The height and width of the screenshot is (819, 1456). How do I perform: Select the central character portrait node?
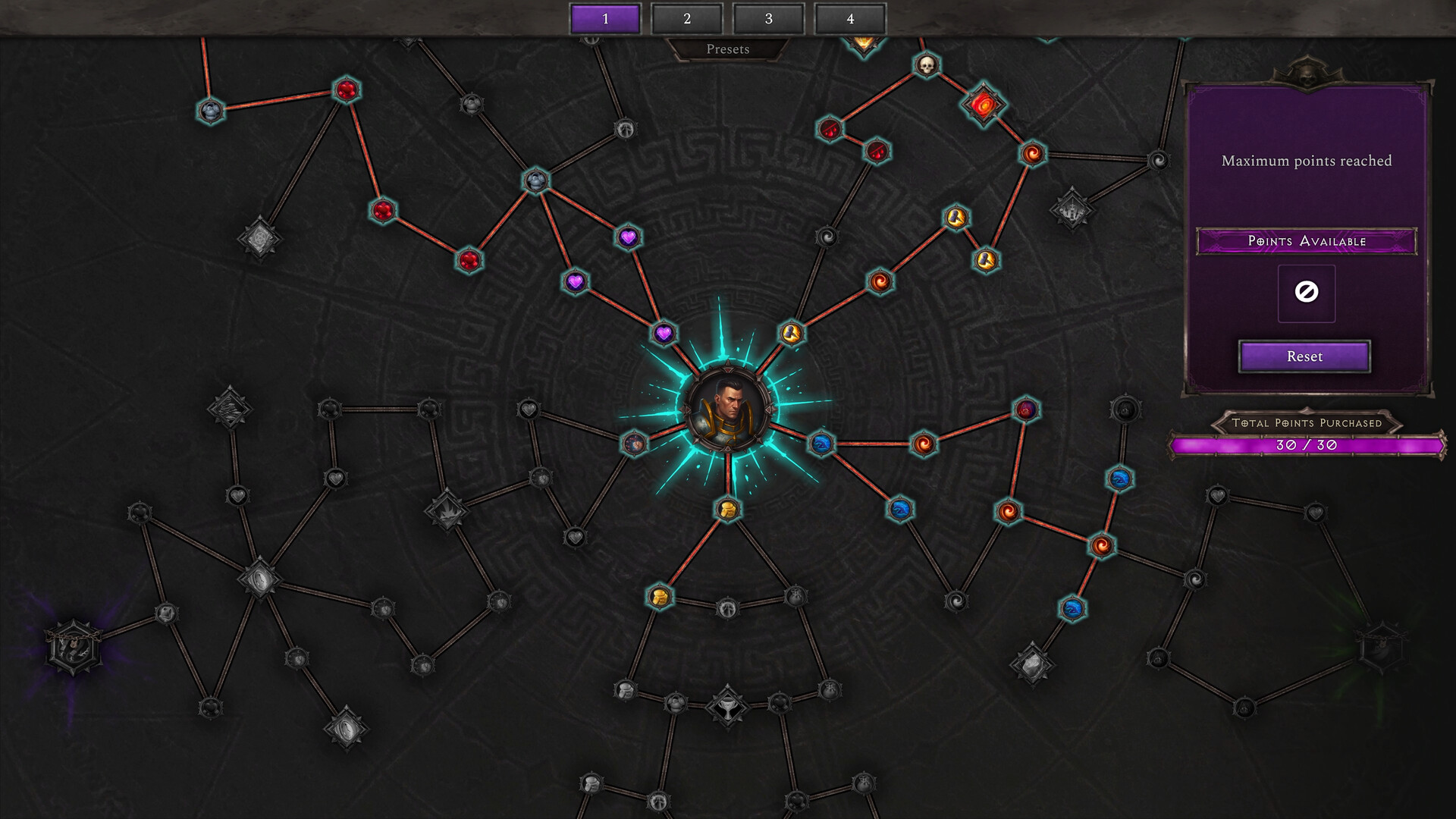pos(728,410)
